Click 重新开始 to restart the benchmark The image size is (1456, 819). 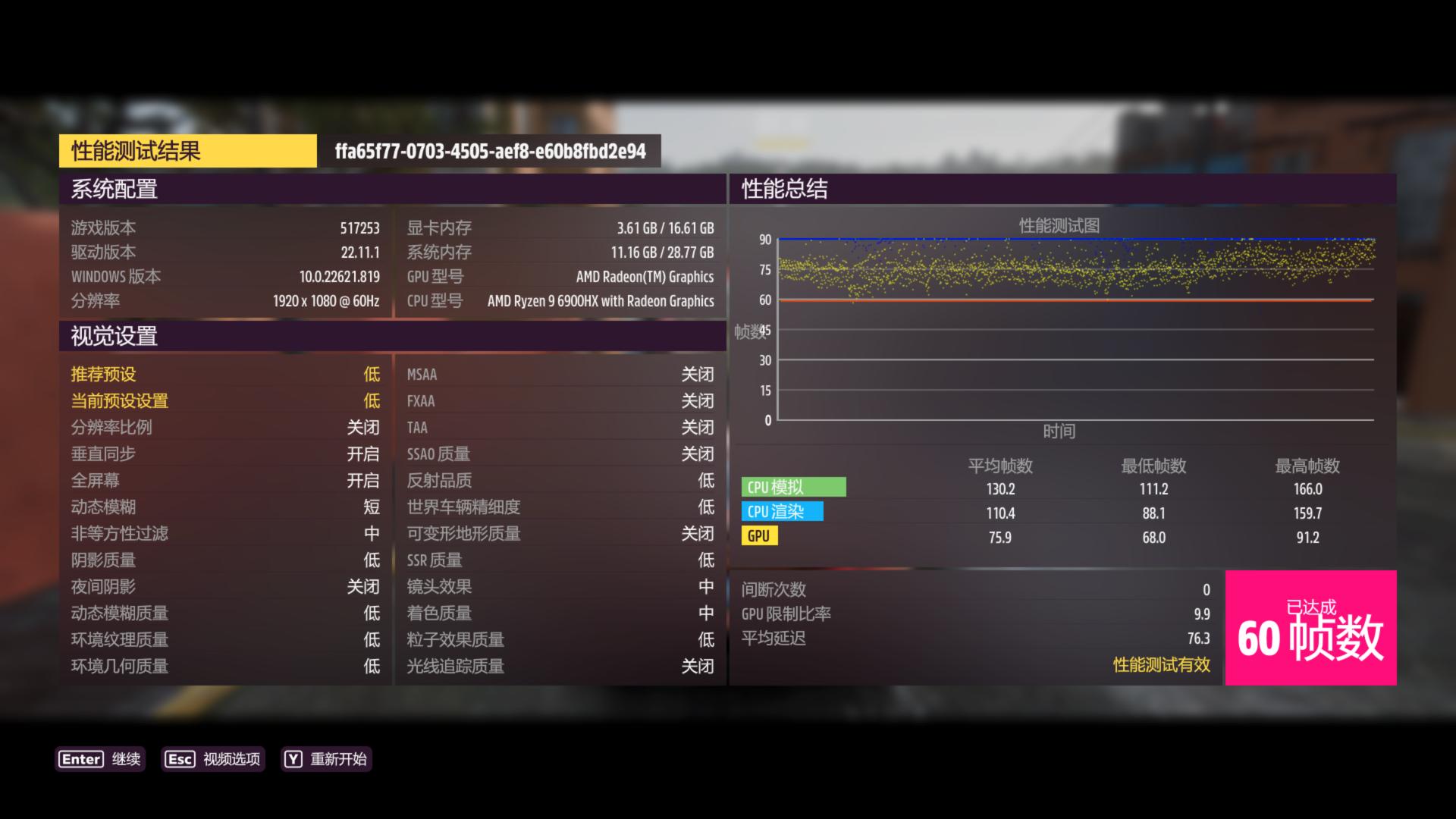click(x=339, y=759)
